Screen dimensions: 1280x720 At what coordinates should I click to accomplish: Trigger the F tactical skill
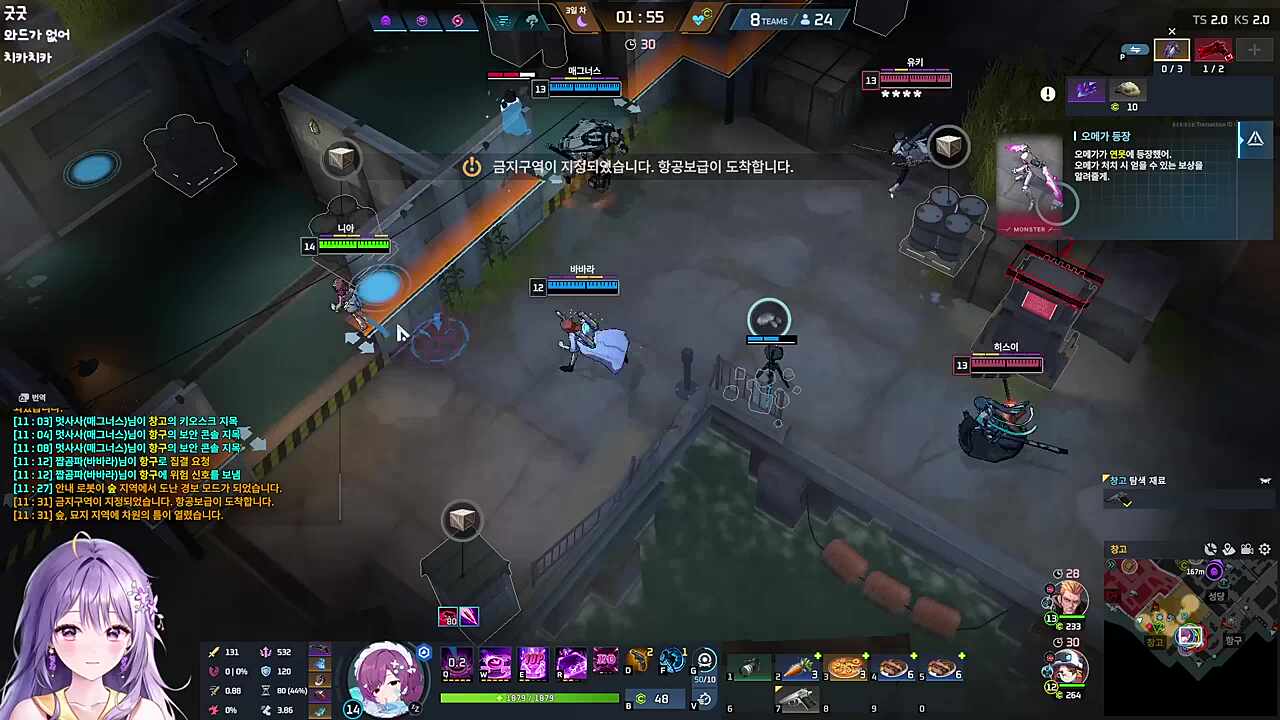[672, 663]
